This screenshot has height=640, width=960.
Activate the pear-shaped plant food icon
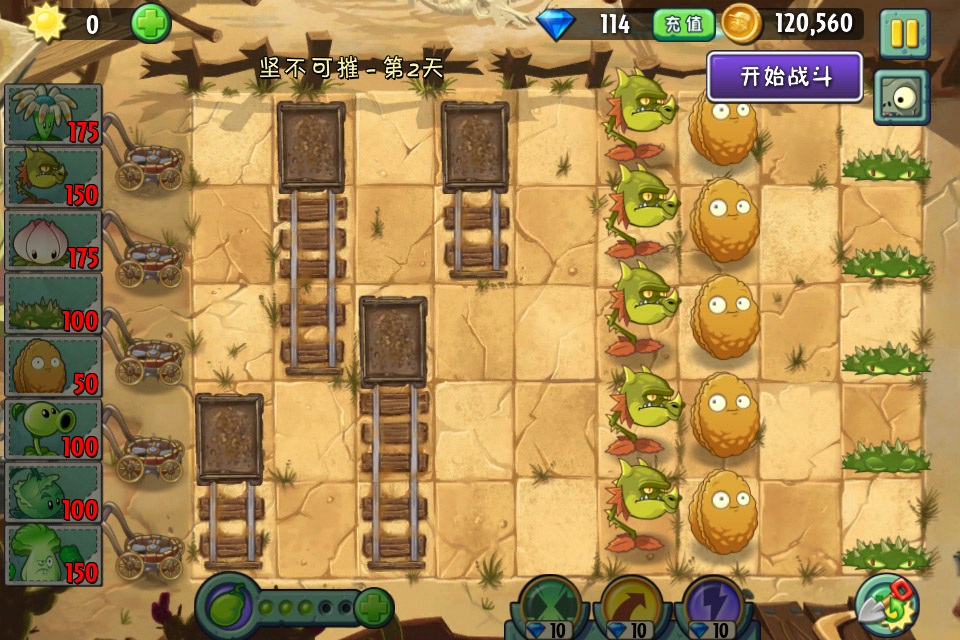click(227, 606)
